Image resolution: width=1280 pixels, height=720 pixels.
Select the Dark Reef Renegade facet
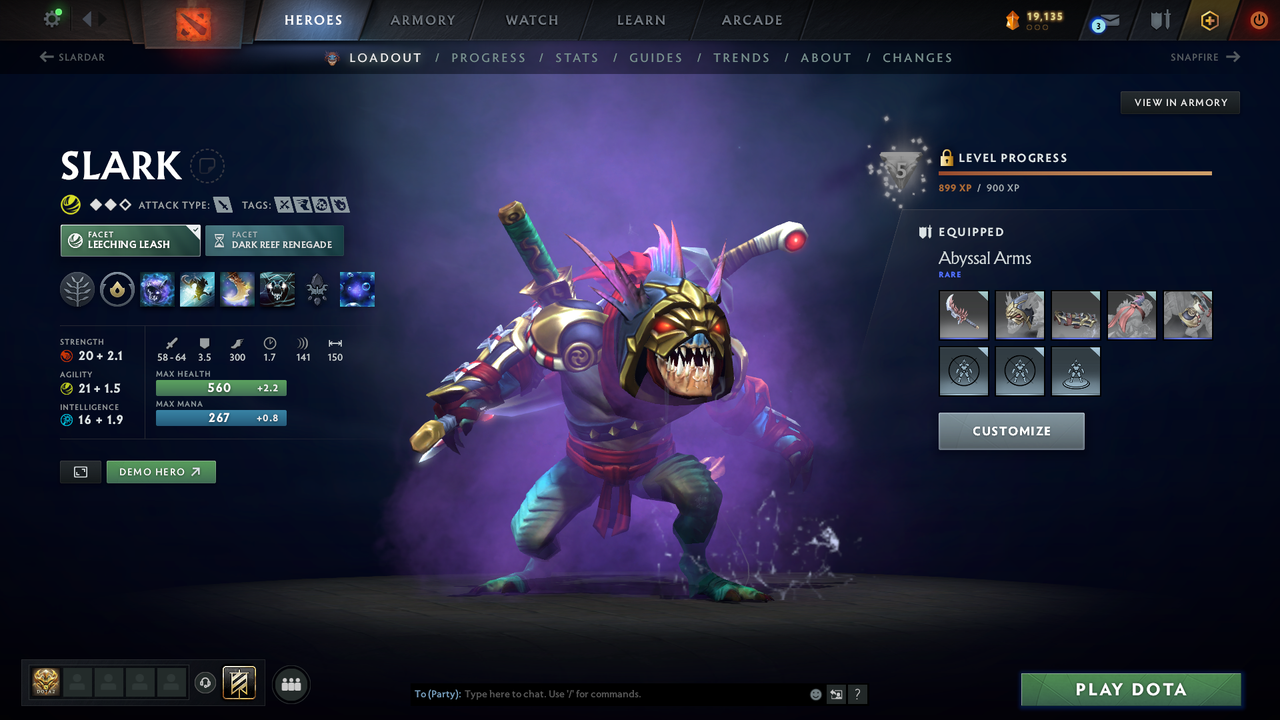click(x=274, y=240)
